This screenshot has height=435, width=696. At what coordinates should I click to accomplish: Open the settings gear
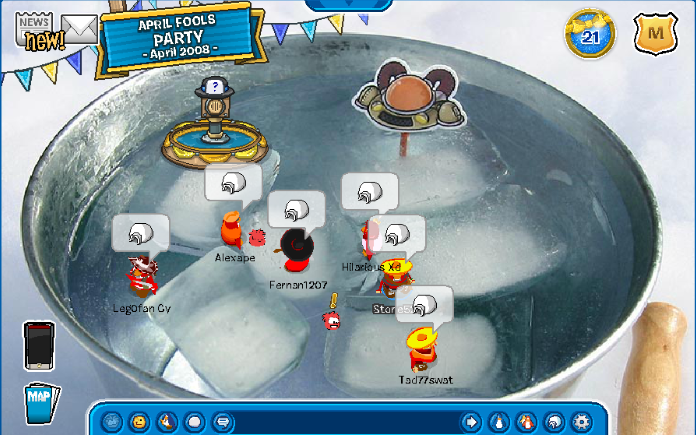point(581,421)
